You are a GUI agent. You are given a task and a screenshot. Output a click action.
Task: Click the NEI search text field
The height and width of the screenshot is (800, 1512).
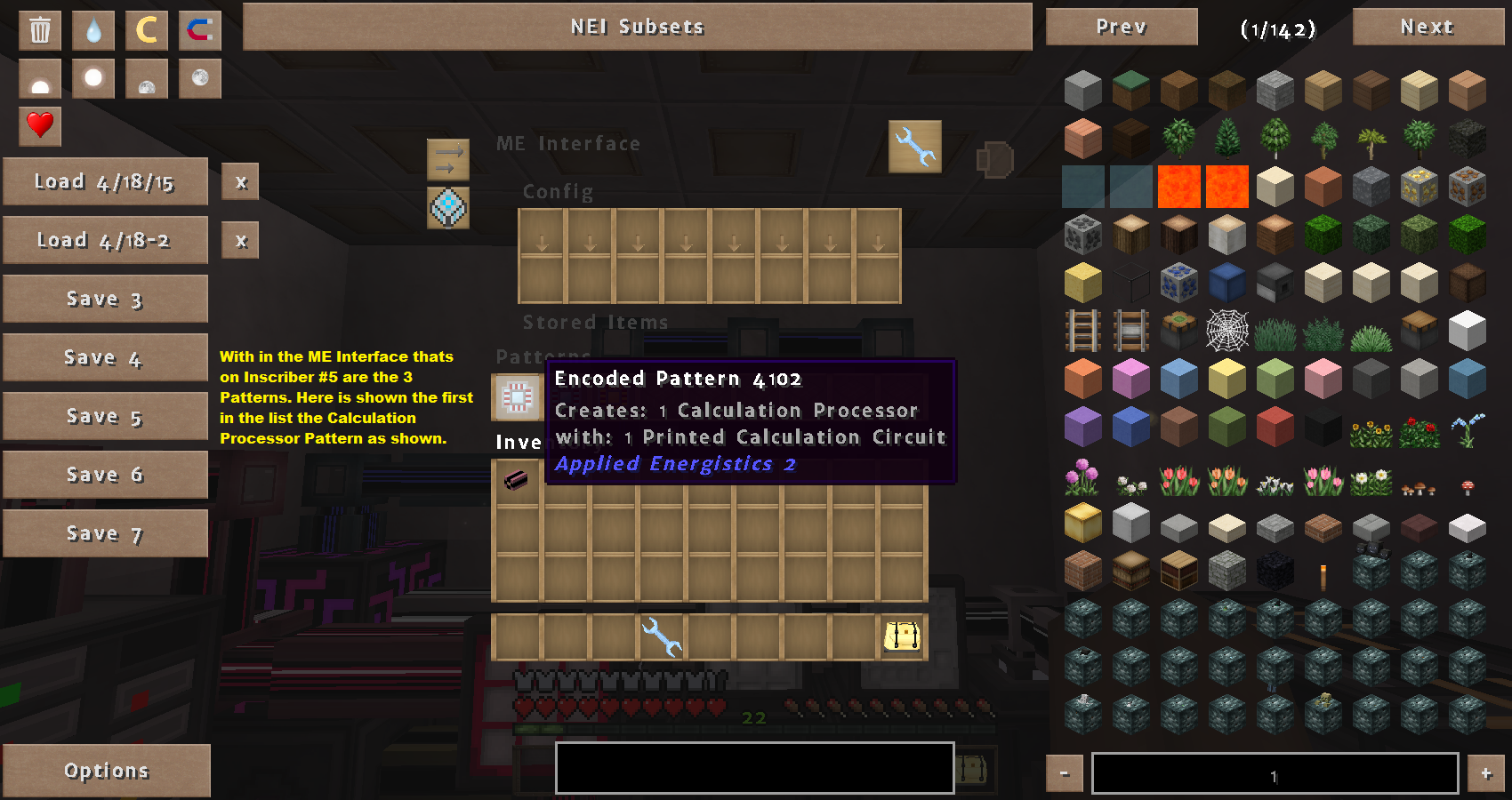click(754, 768)
